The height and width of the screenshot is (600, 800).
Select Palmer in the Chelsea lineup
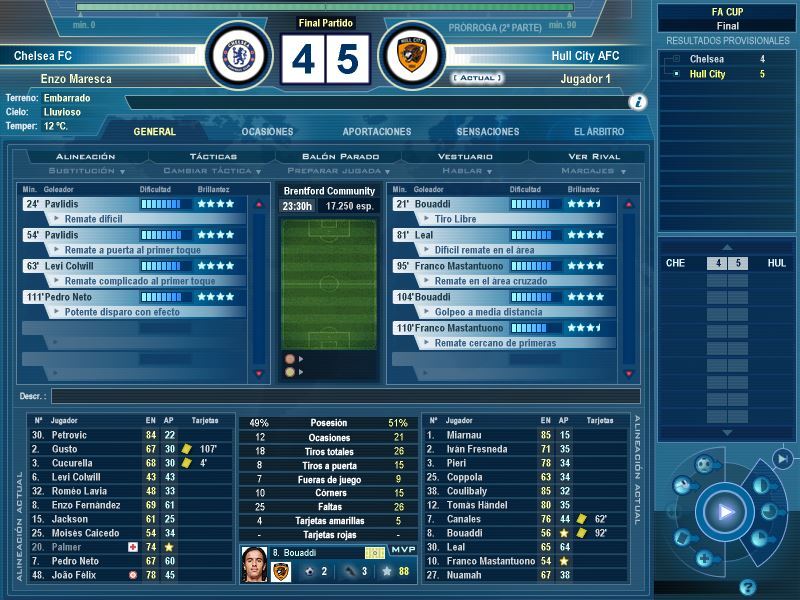click(70, 547)
